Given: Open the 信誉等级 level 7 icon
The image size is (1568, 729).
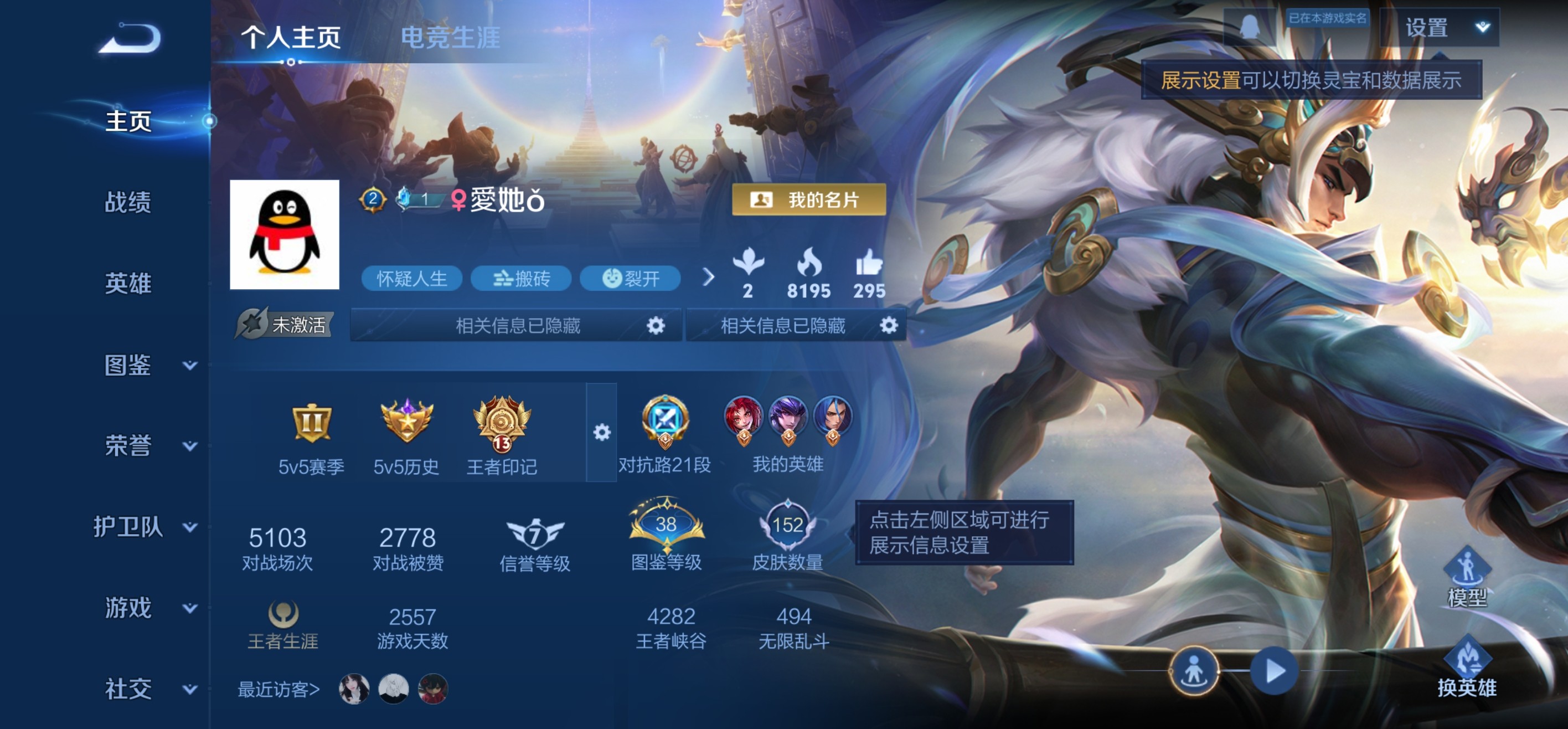Looking at the screenshot, I should (534, 532).
